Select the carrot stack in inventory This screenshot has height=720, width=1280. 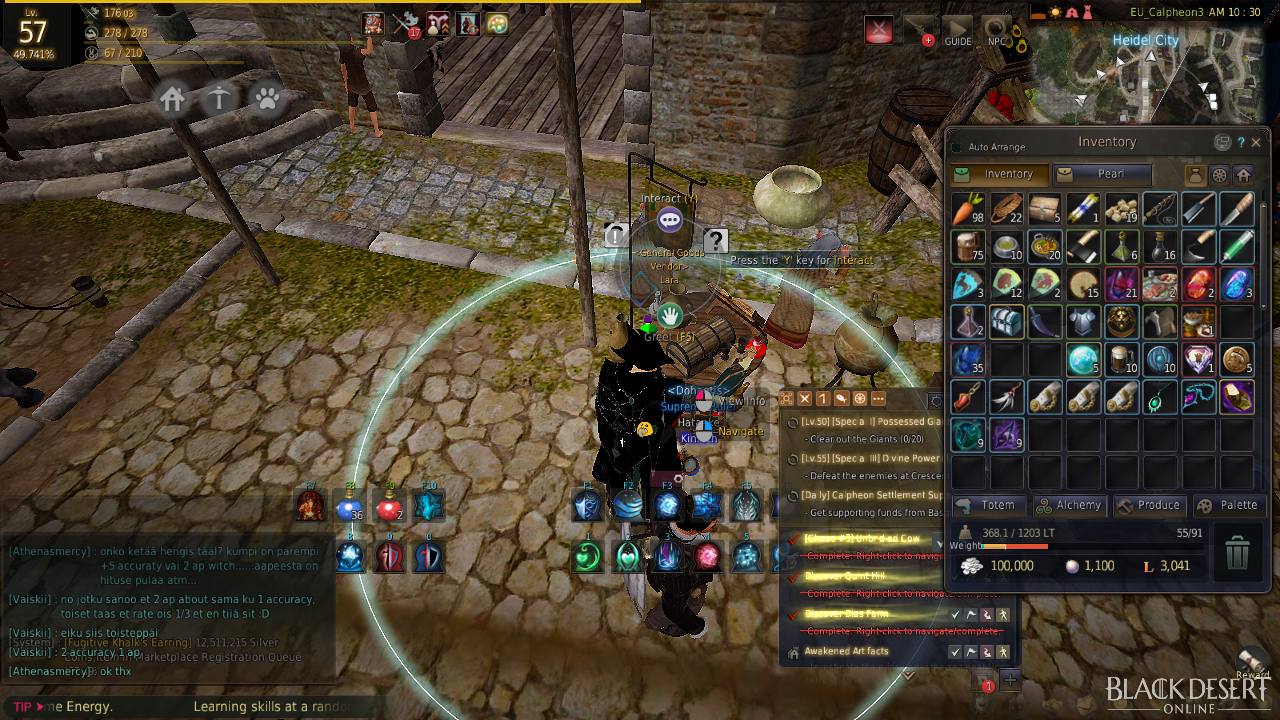[x=968, y=208]
